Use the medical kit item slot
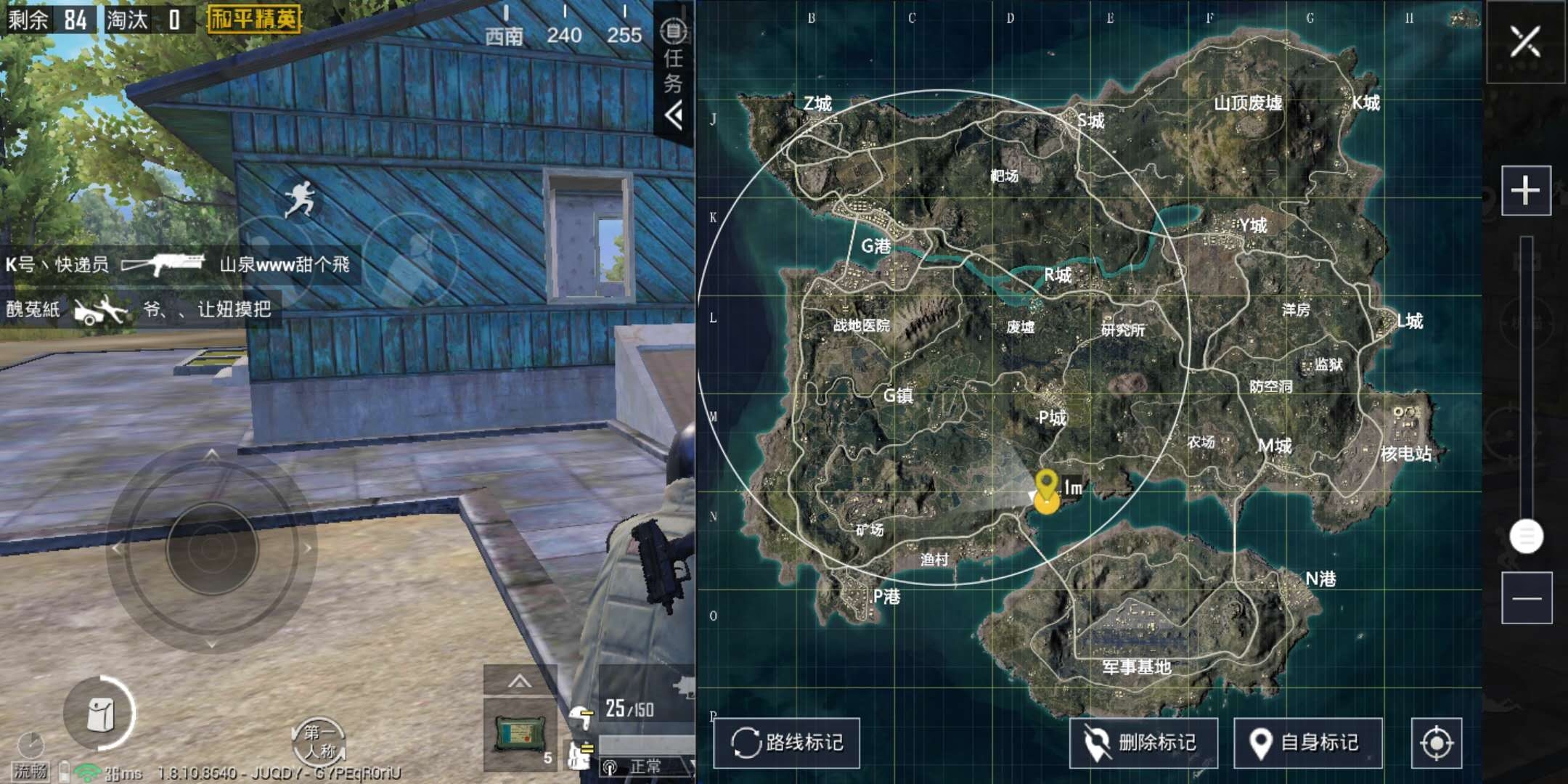Viewport: 1568px width, 784px height. pos(520,733)
